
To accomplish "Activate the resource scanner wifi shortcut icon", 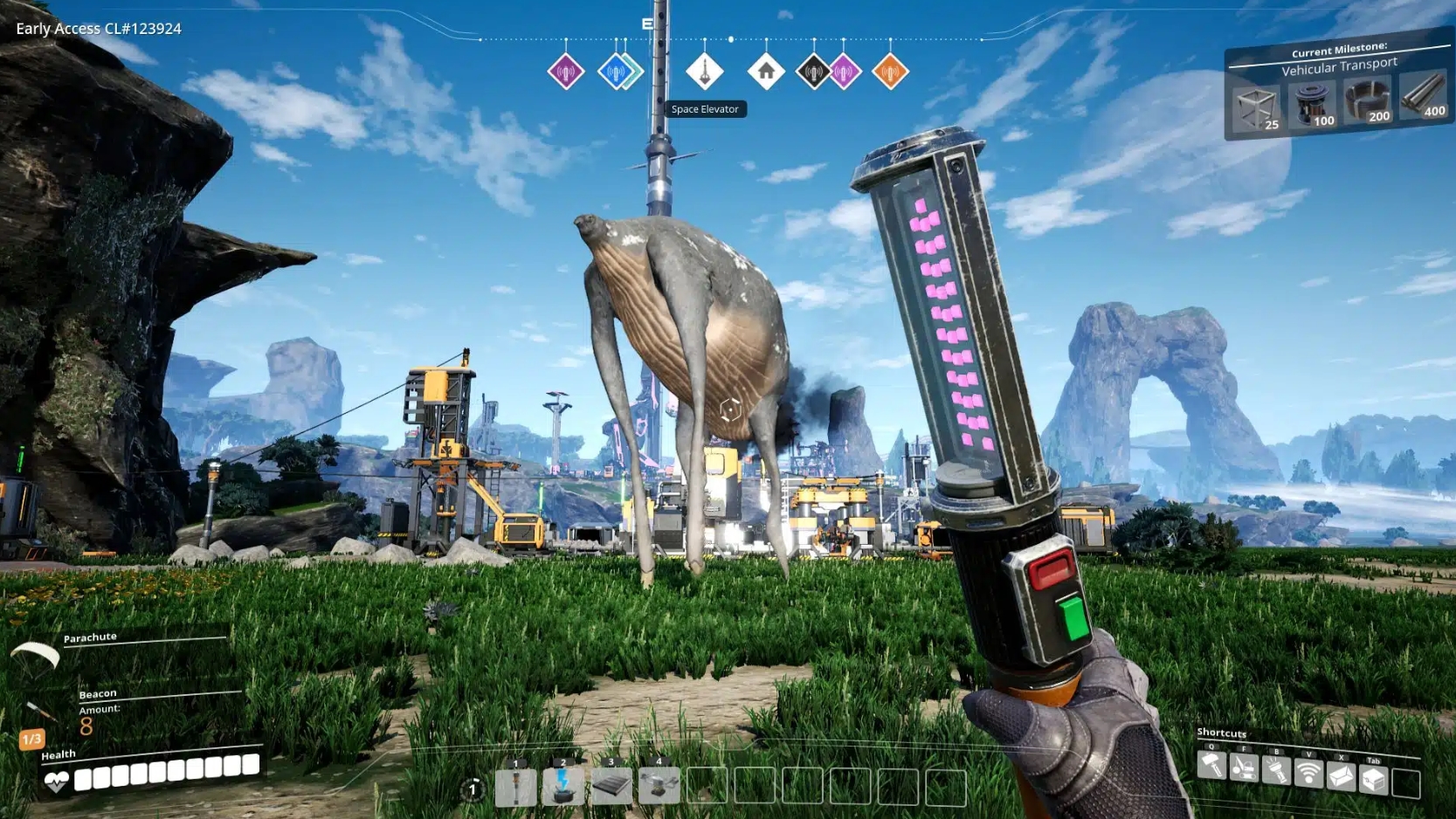I will coord(1309,773).
